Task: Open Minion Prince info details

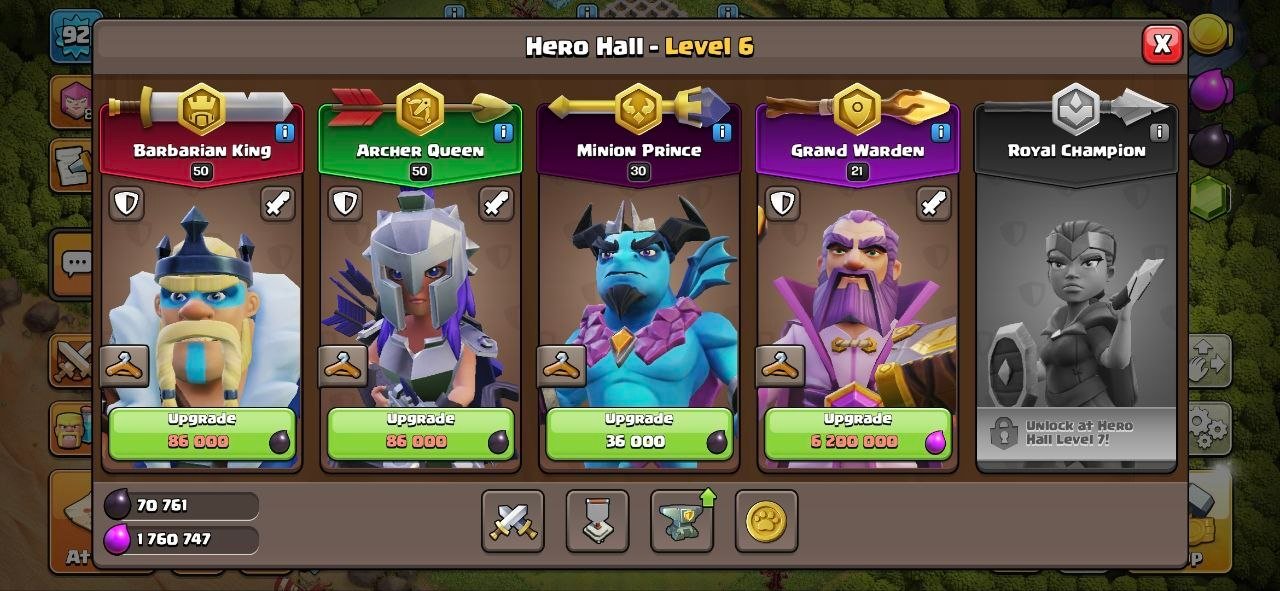Action: tap(722, 132)
